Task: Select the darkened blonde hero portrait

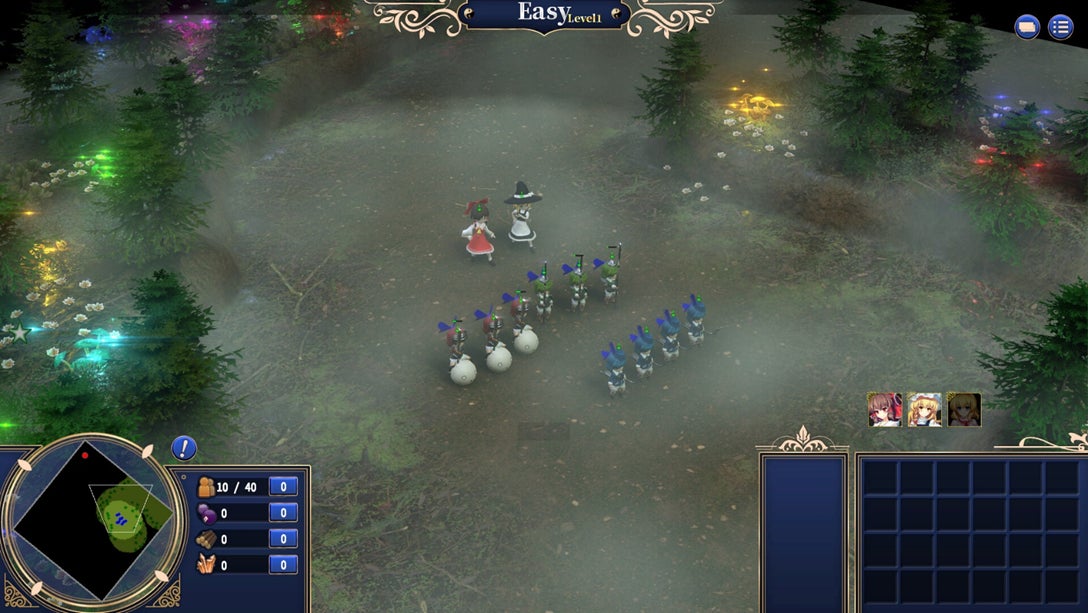Action: click(964, 410)
